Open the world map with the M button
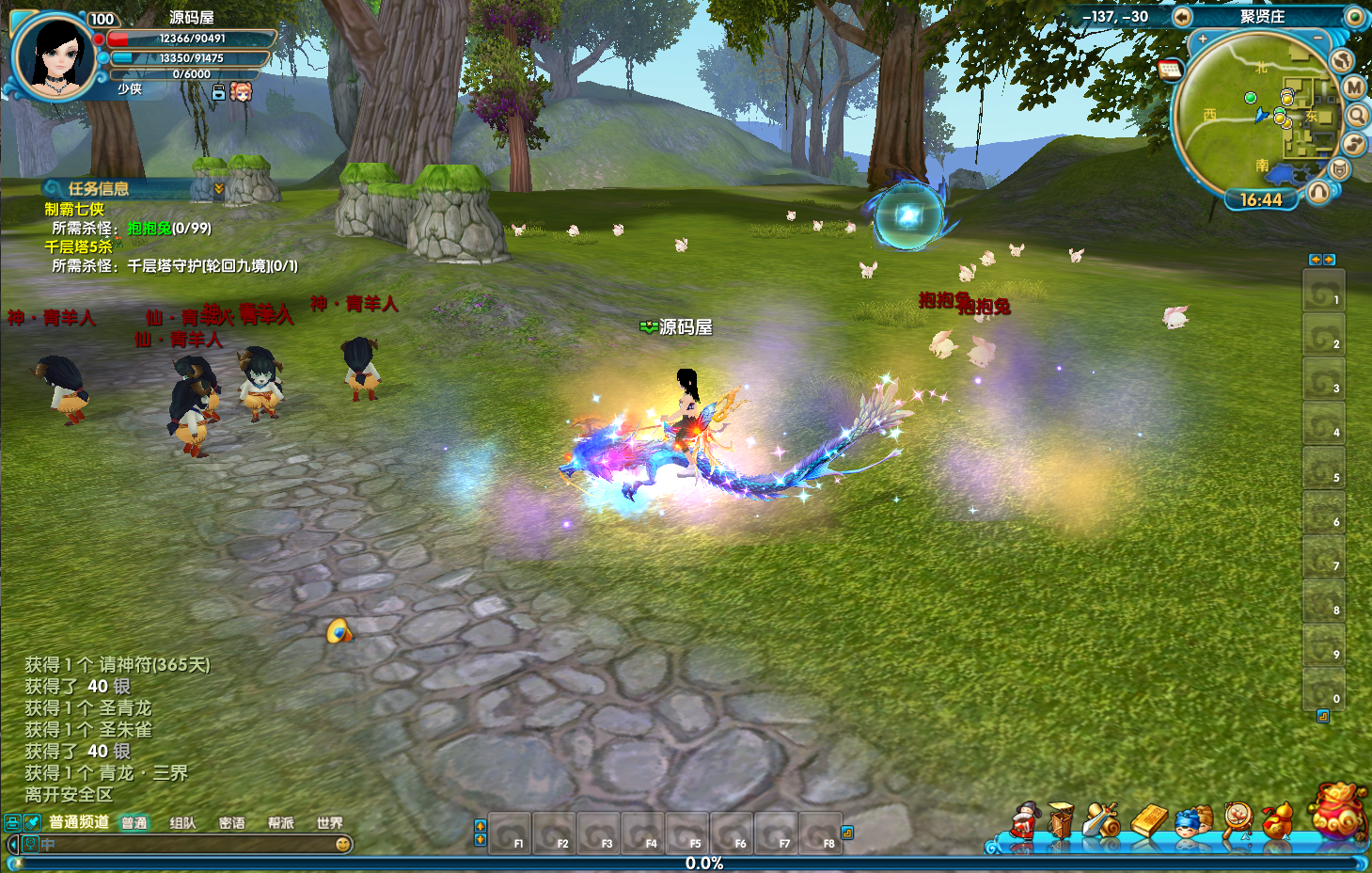Viewport: 1372px width, 873px height. click(1353, 87)
